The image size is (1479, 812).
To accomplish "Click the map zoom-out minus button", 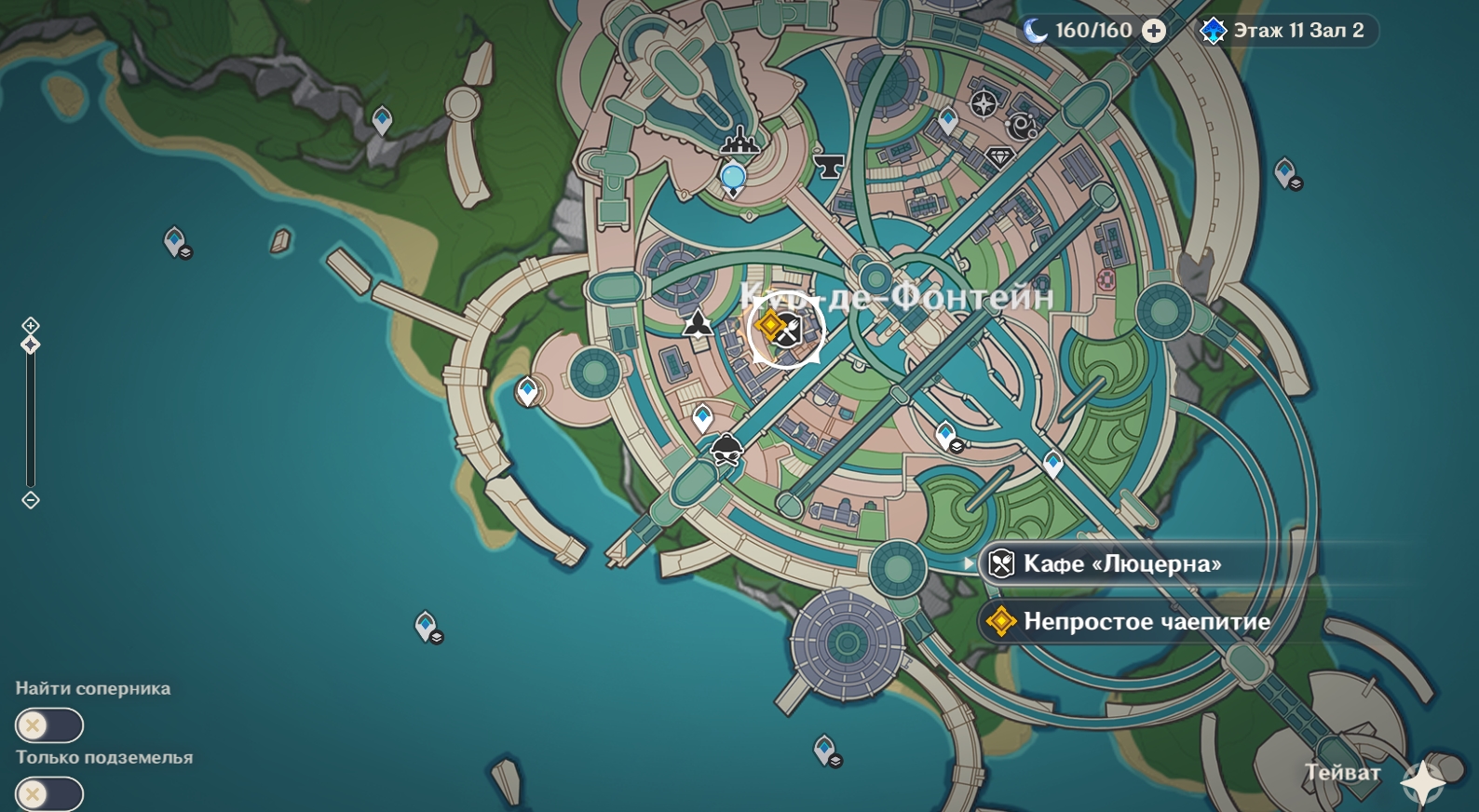I will [x=31, y=500].
